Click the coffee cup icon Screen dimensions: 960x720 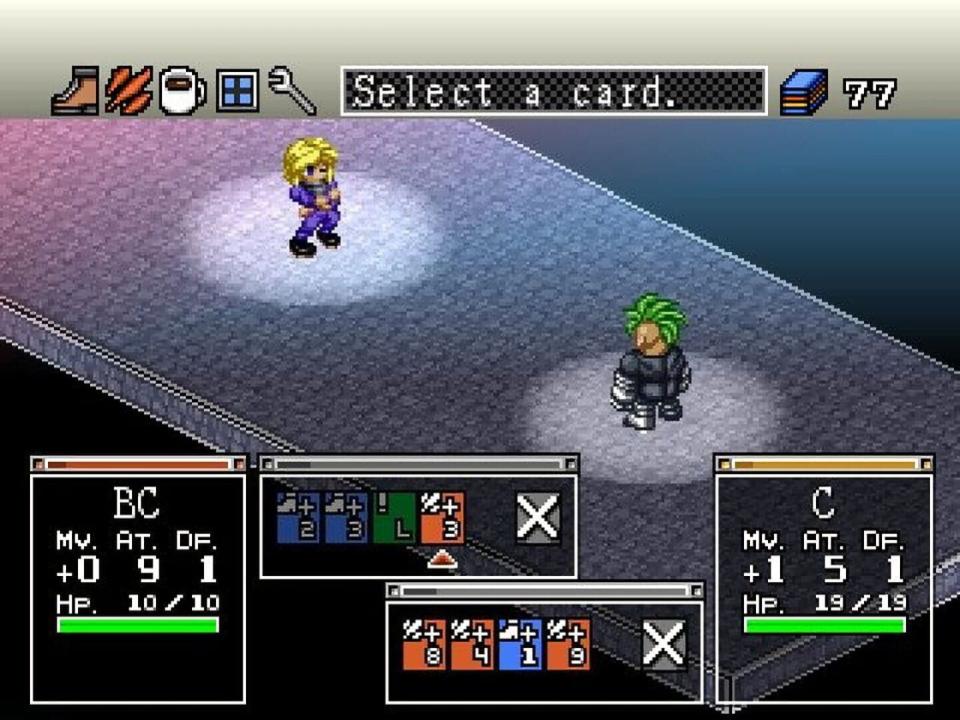point(182,92)
